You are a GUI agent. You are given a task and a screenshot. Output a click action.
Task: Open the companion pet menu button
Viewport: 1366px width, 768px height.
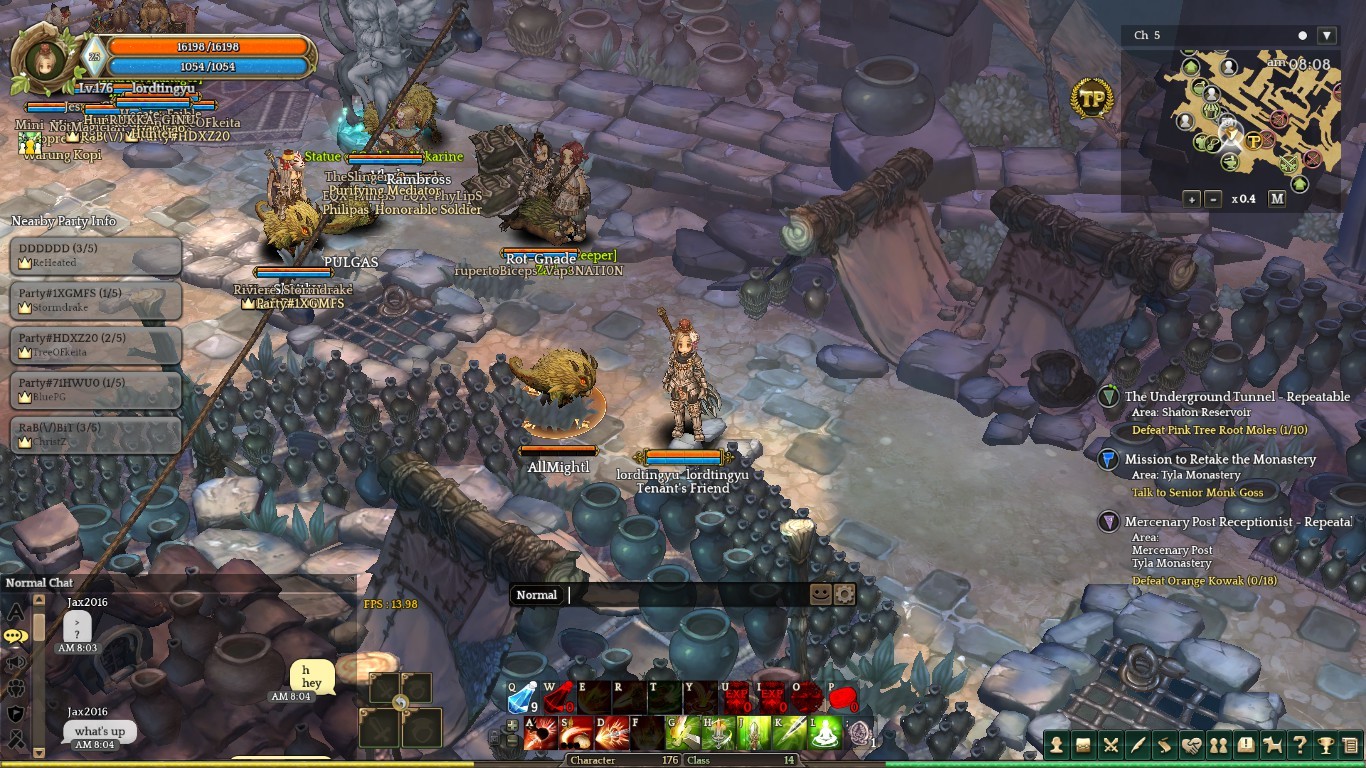point(1272,745)
